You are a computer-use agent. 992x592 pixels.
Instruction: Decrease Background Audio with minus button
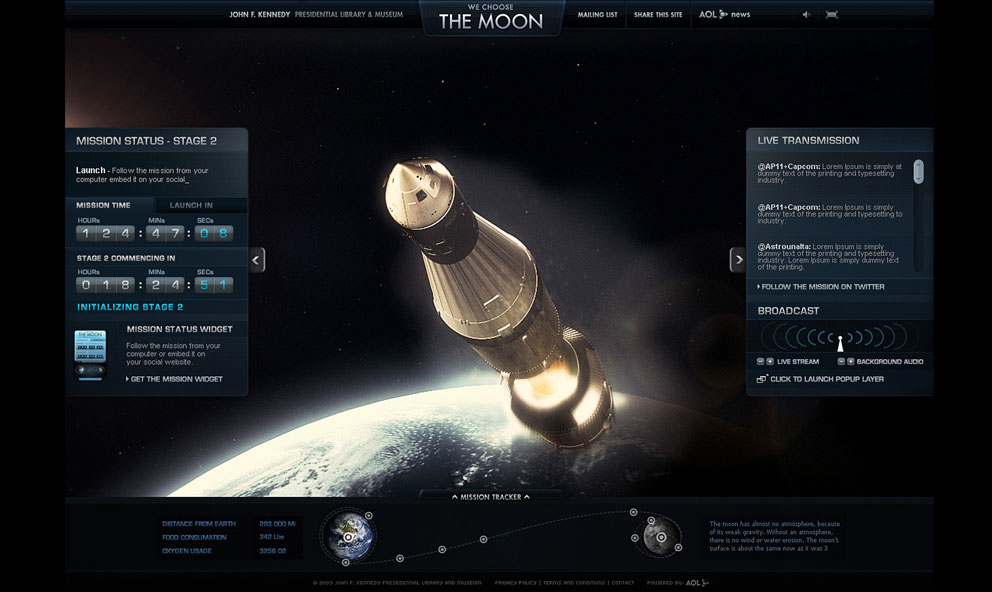coord(841,361)
